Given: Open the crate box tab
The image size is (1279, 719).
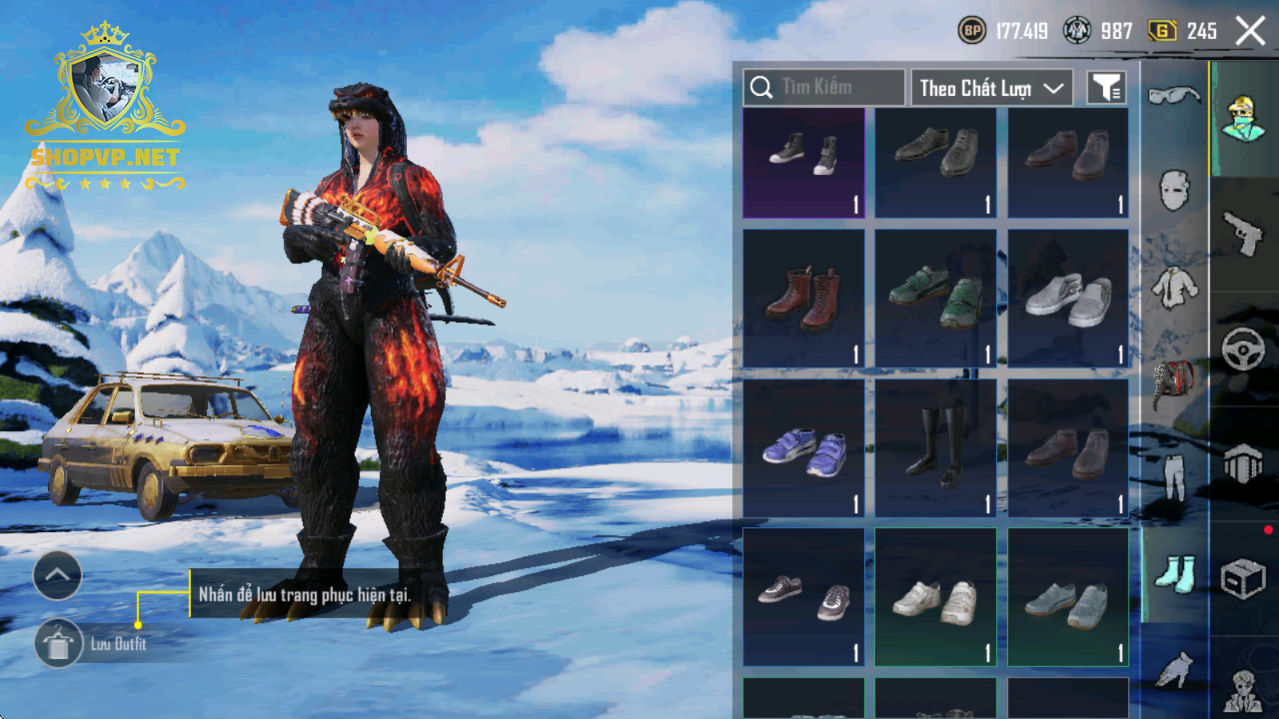Looking at the screenshot, I should (x=1243, y=577).
